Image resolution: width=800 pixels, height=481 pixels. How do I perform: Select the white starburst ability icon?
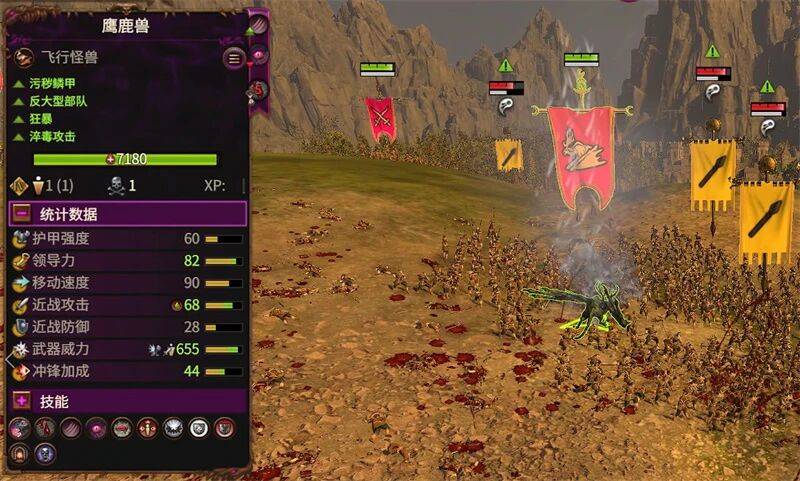[x=173, y=428]
